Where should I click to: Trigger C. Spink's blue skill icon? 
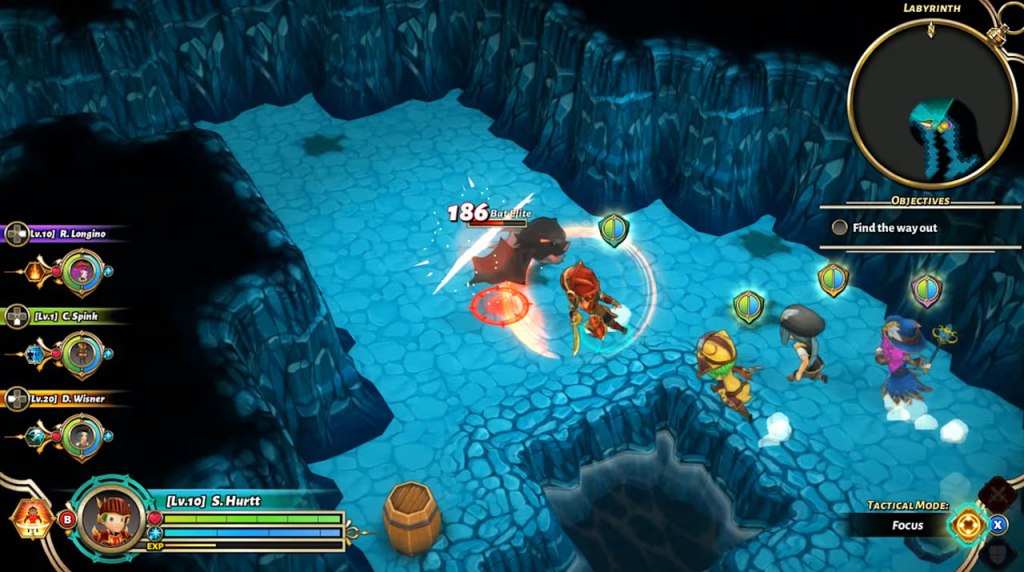36,354
